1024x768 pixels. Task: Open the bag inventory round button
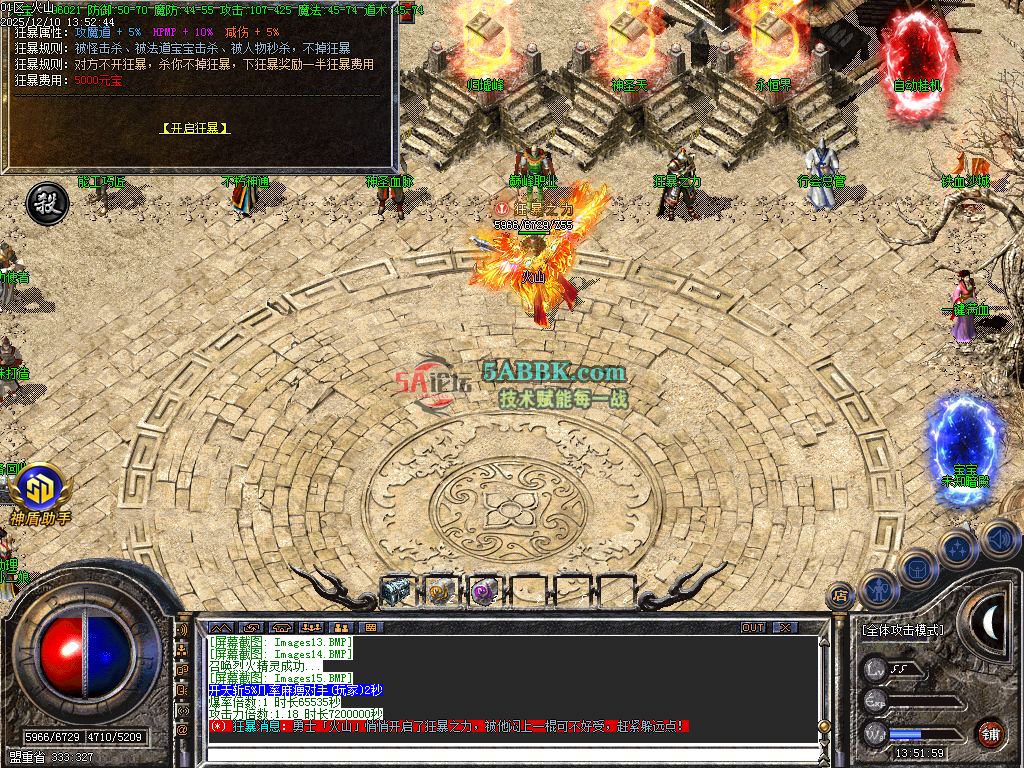click(918, 567)
